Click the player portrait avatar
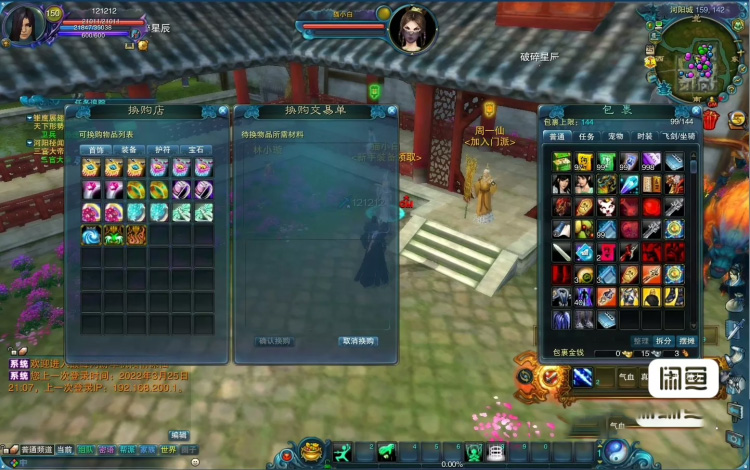The width and height of the screenshot is (750, 470). [x=22, y=24]
